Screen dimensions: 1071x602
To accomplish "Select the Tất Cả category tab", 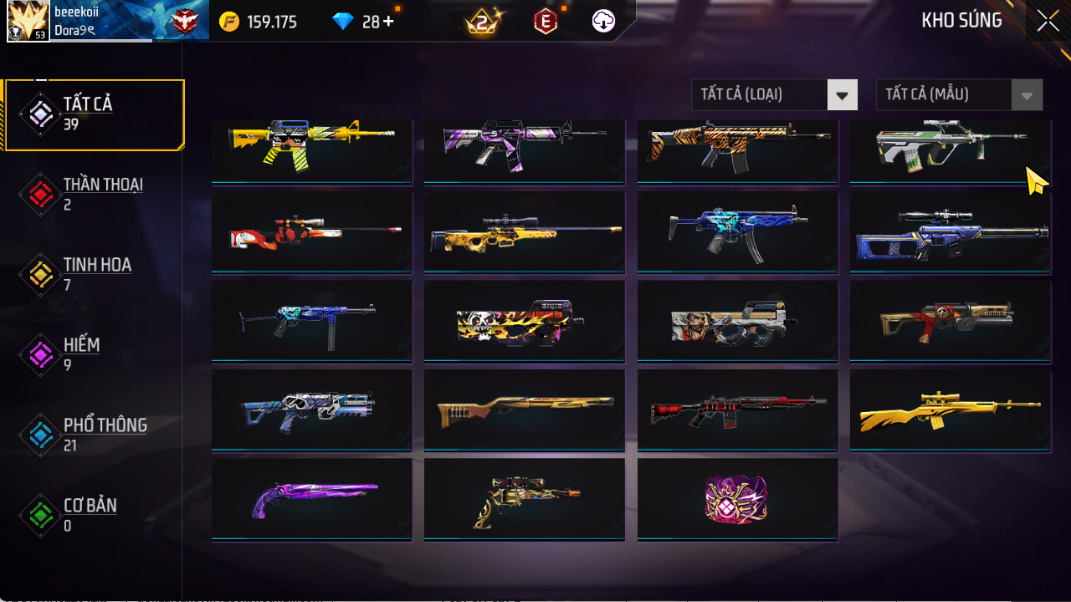I will [94, 114].
